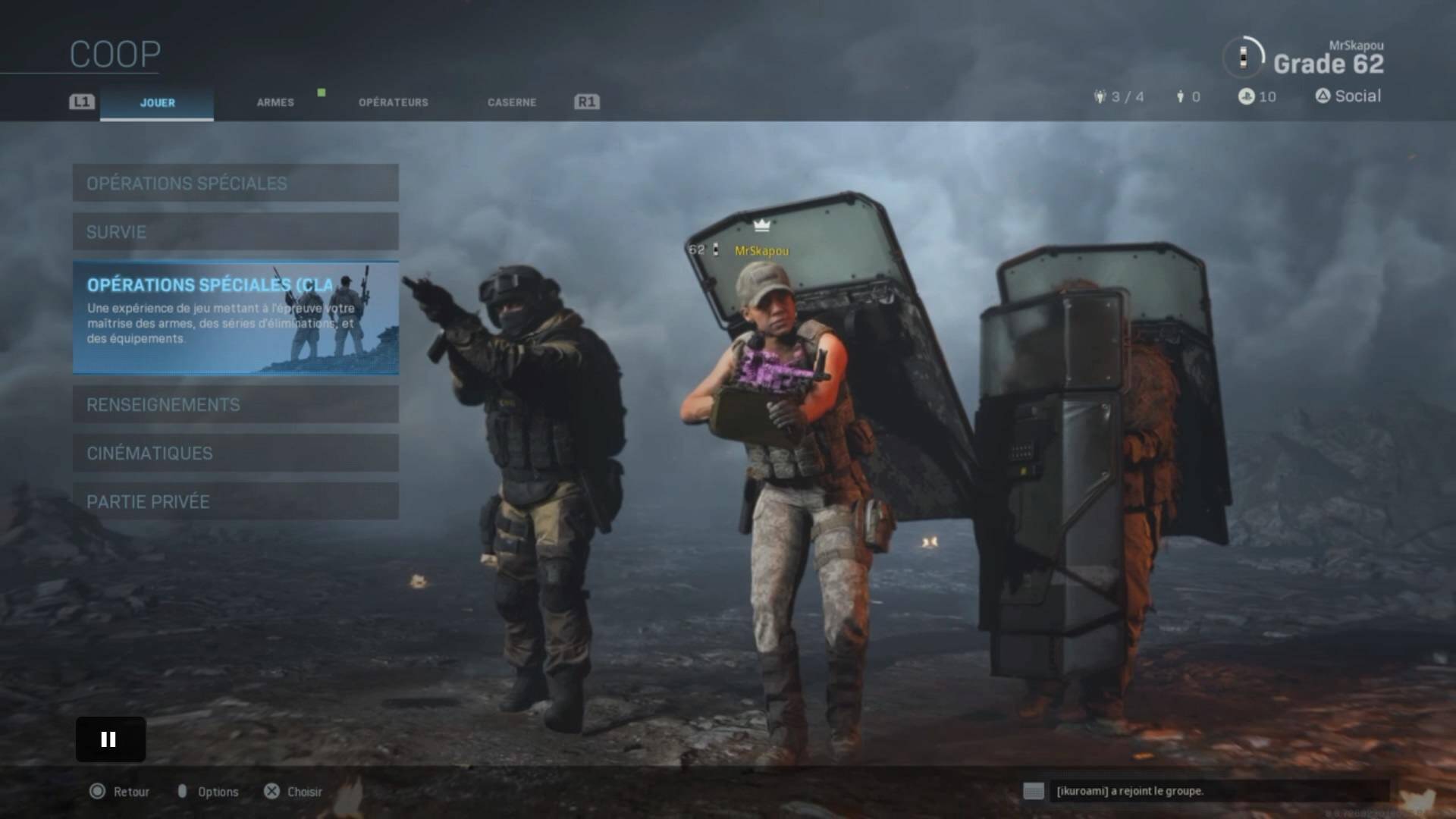
Task: Open the Opérations Spéciales mode
Action: click(235, 183)
